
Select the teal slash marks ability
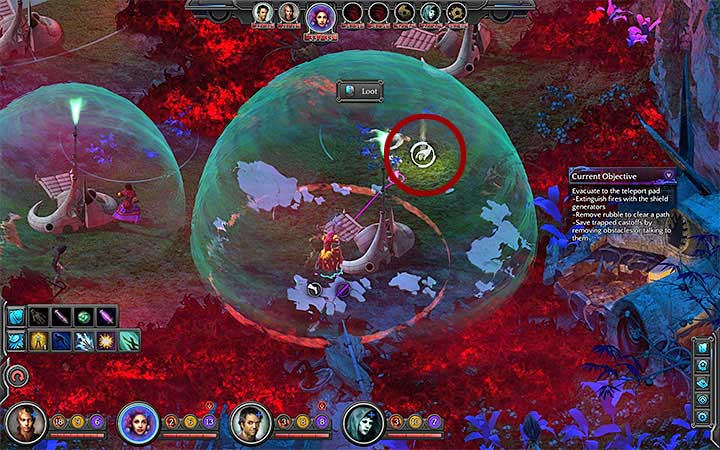[128, 341]
